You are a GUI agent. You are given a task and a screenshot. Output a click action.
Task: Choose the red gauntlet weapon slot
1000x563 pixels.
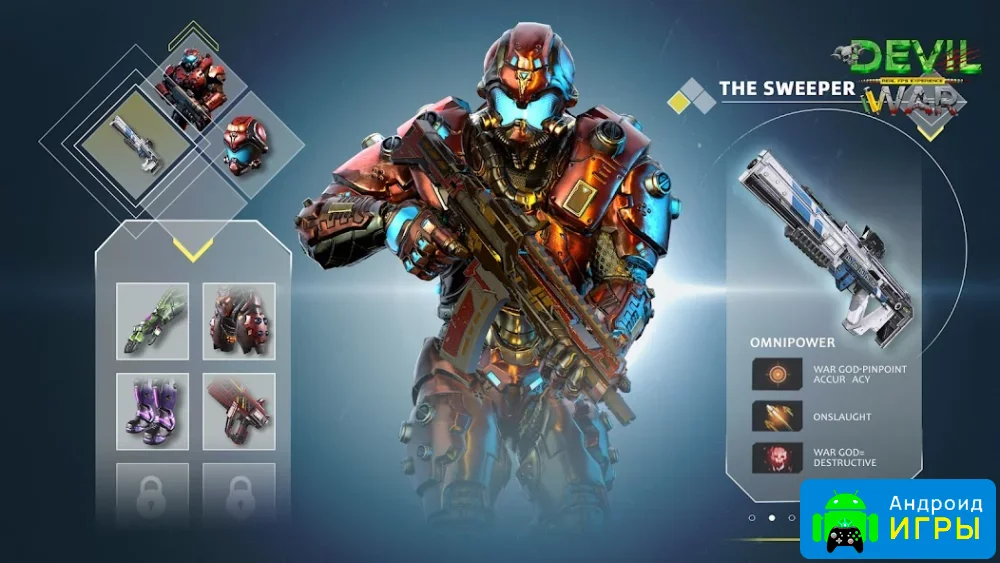coord(239,411)
